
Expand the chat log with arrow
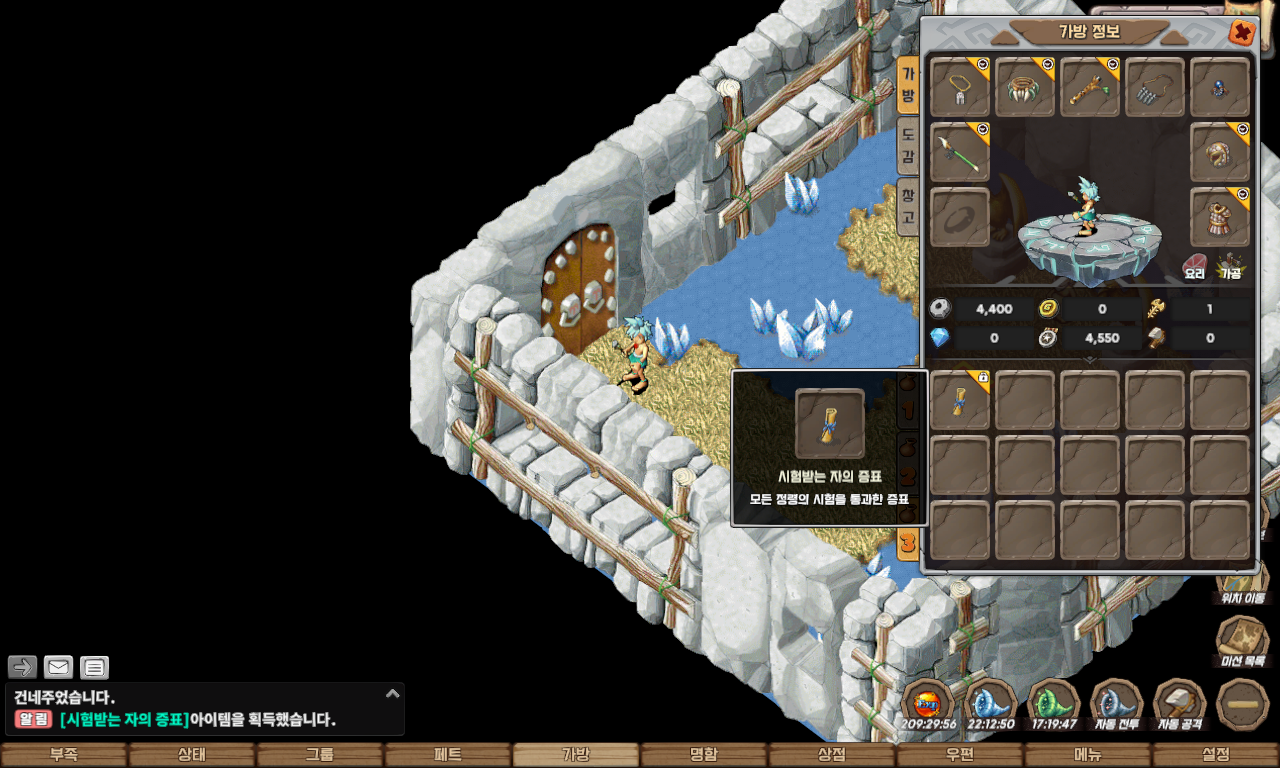click(393, 693)
